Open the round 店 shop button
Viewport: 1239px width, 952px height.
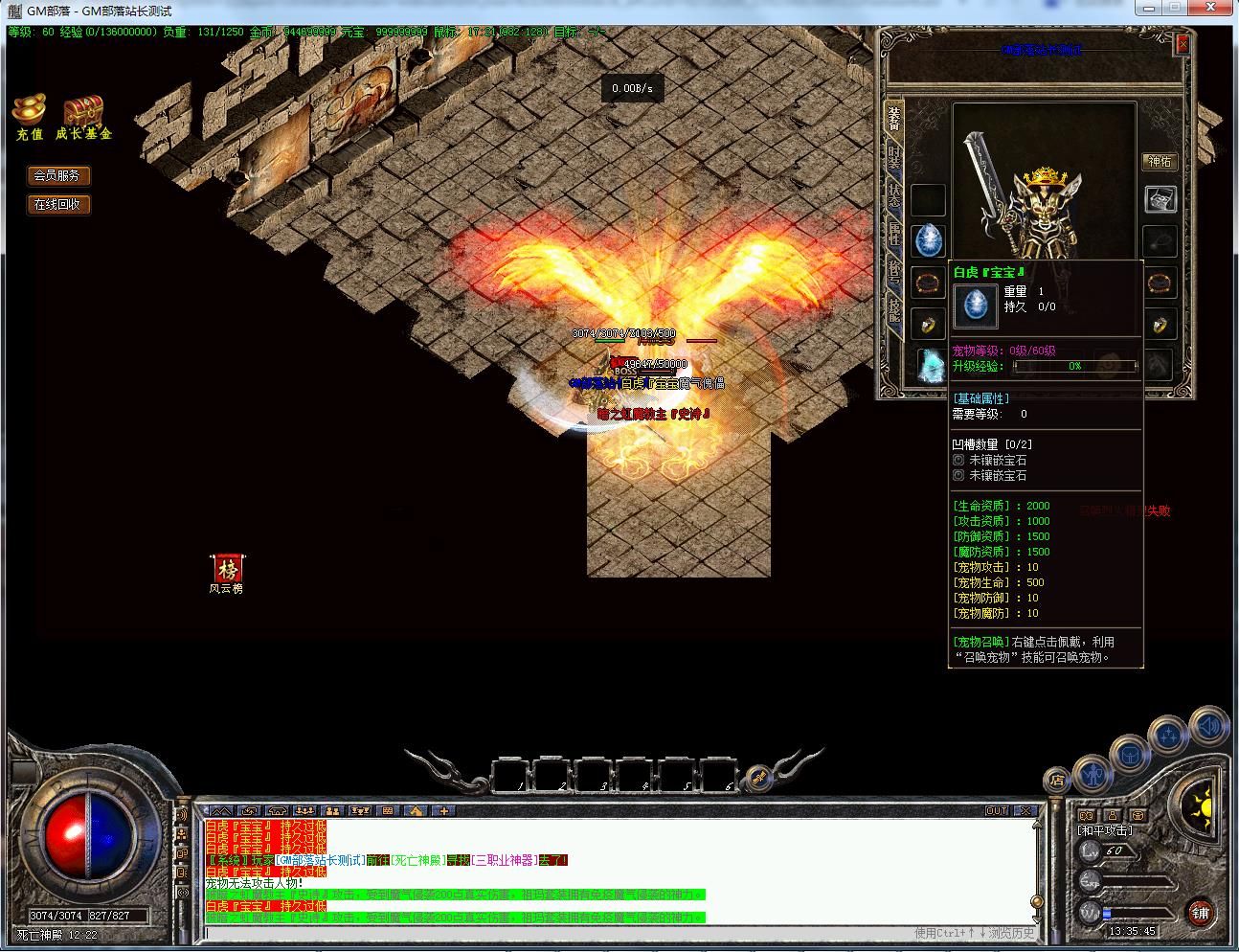coord(1056,779)
